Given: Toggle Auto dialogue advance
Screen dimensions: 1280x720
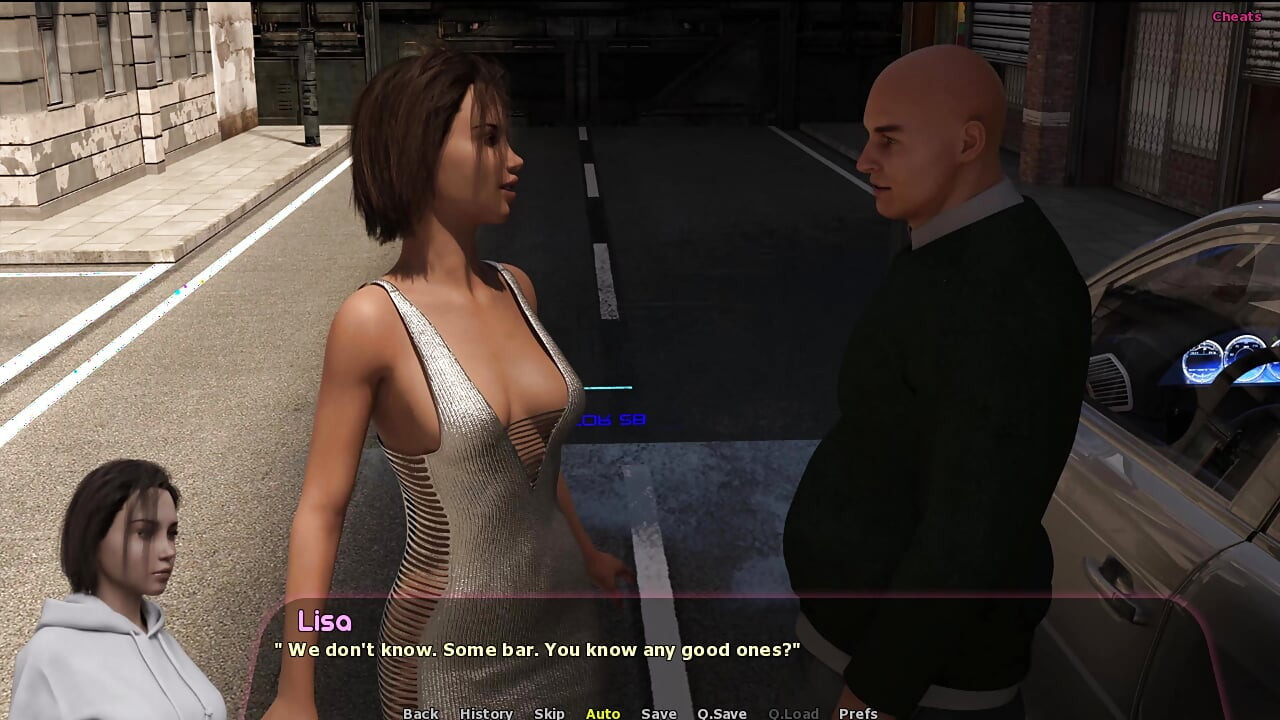Looking at the screenshot, I should click(x=603, y=713).
